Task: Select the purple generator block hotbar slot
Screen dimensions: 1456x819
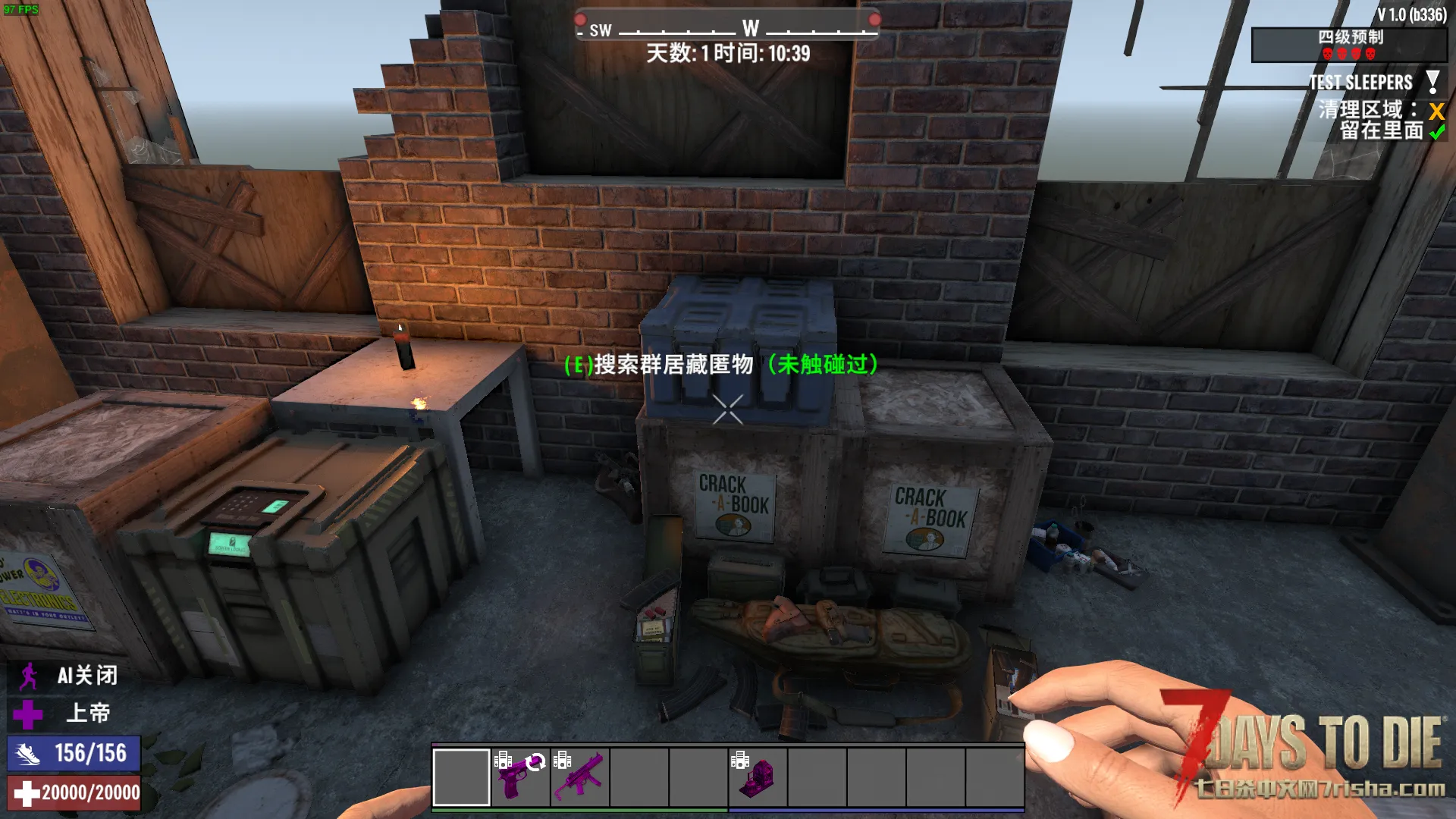Action: [x=758, y=777]
